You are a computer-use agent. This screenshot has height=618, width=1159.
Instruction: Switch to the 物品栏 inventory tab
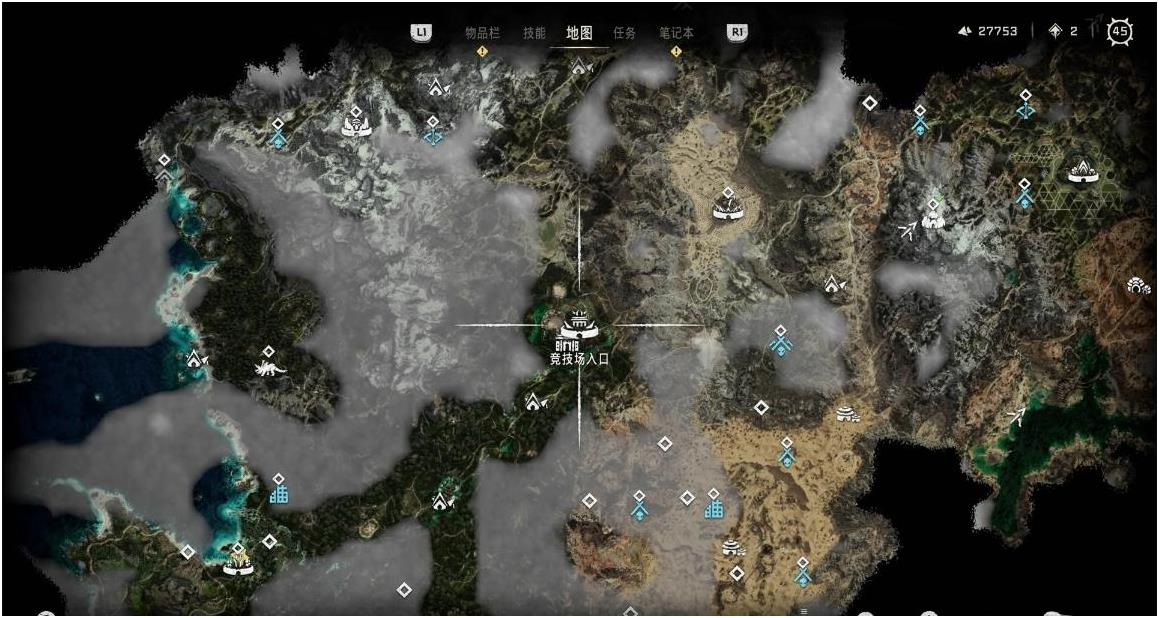coord(482,32)
